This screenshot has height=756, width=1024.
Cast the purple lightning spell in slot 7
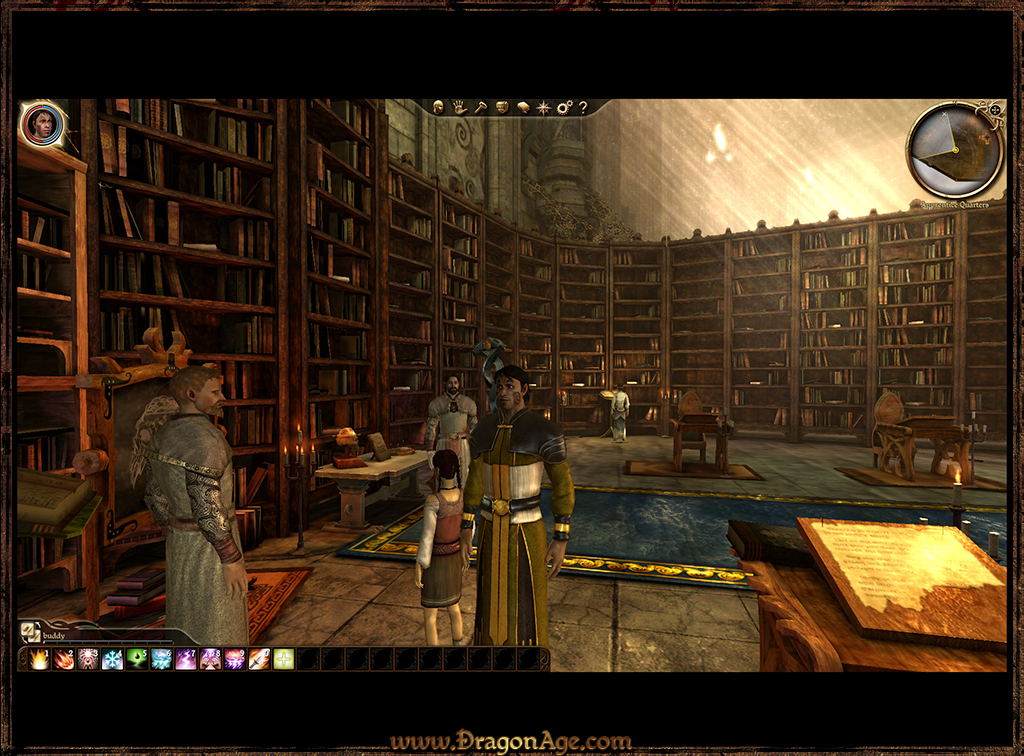[186, 659]
